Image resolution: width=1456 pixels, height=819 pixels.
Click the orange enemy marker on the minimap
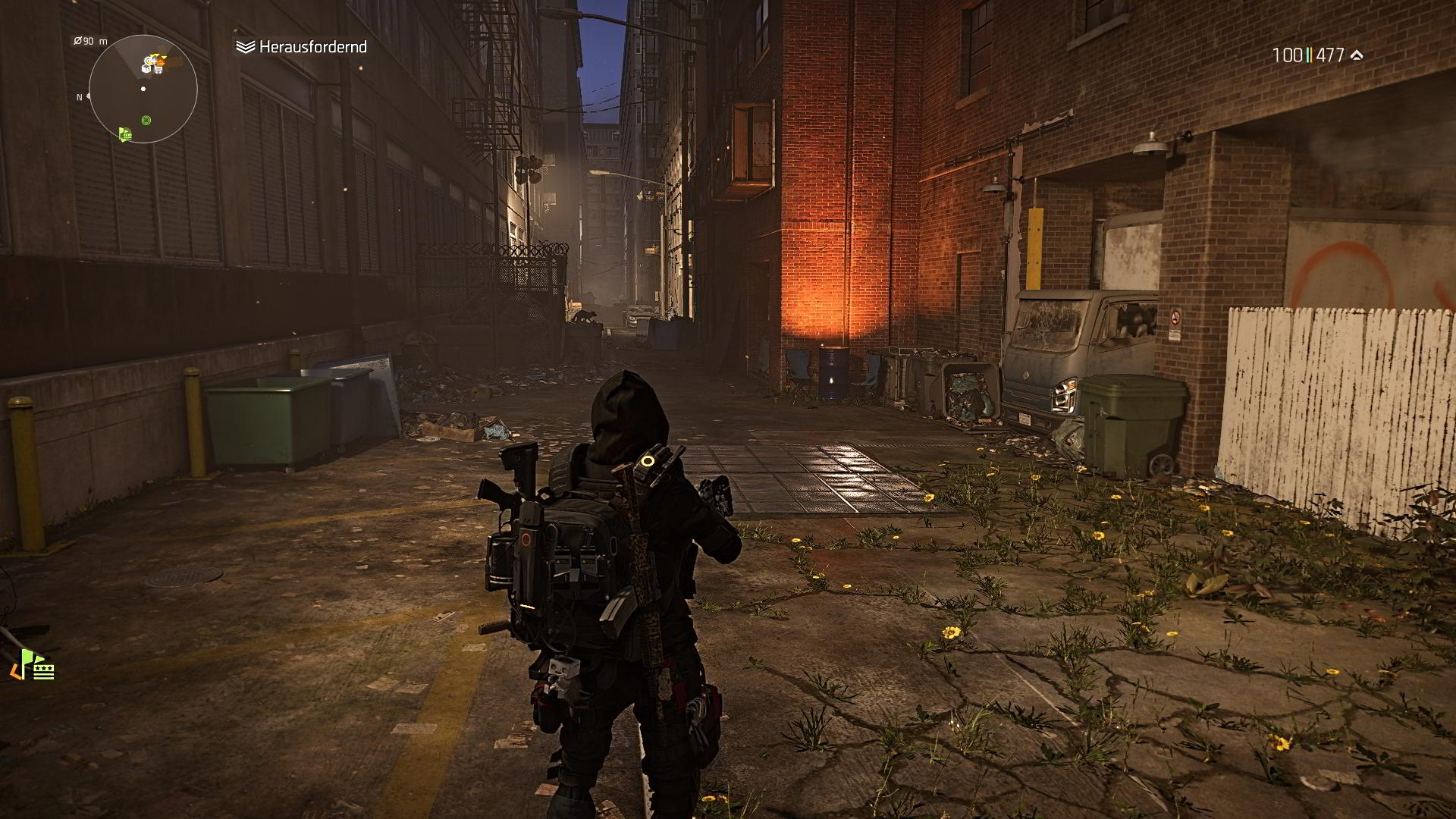[161, 62]
